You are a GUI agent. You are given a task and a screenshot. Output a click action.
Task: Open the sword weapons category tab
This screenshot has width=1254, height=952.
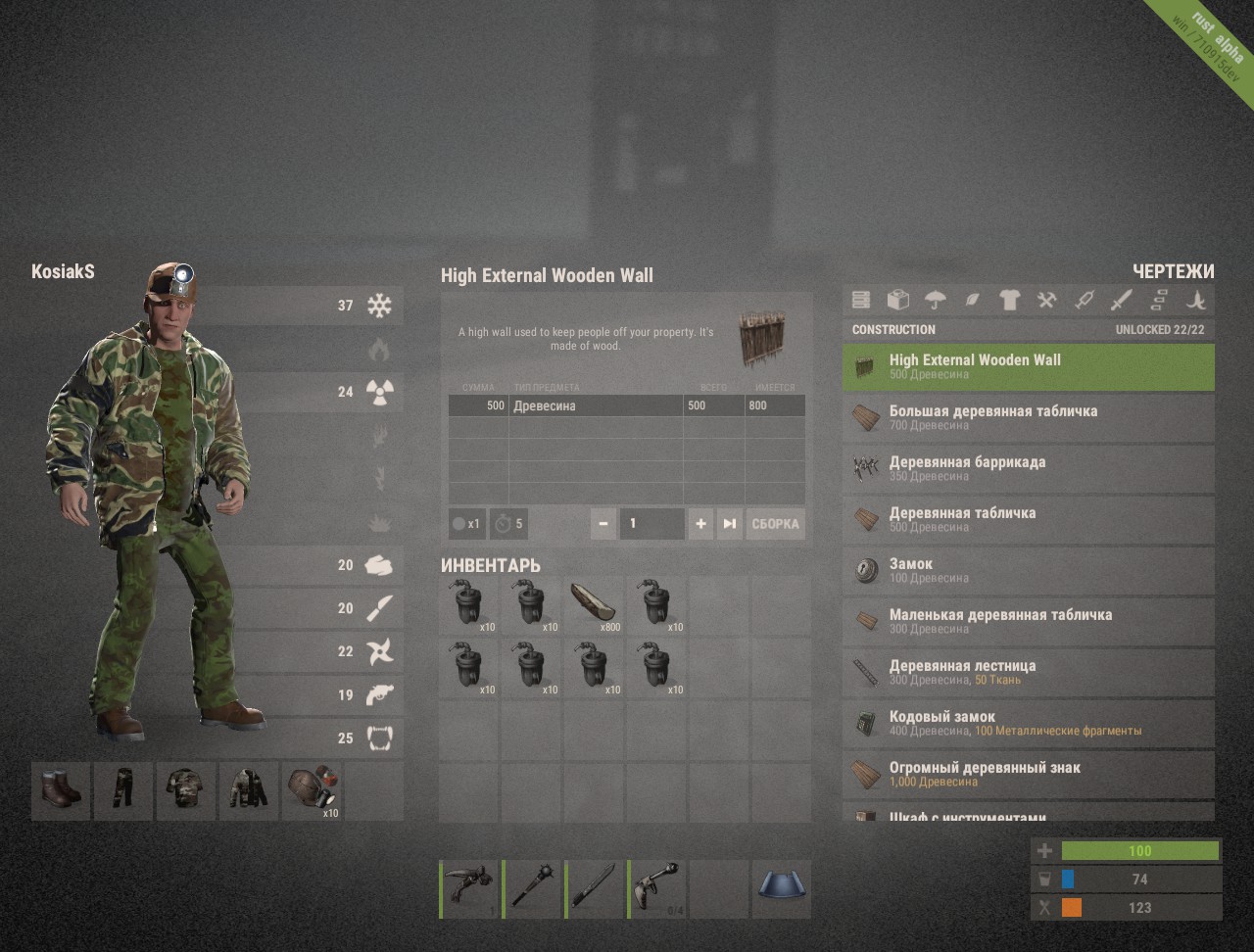click(x=1121, y=300)
